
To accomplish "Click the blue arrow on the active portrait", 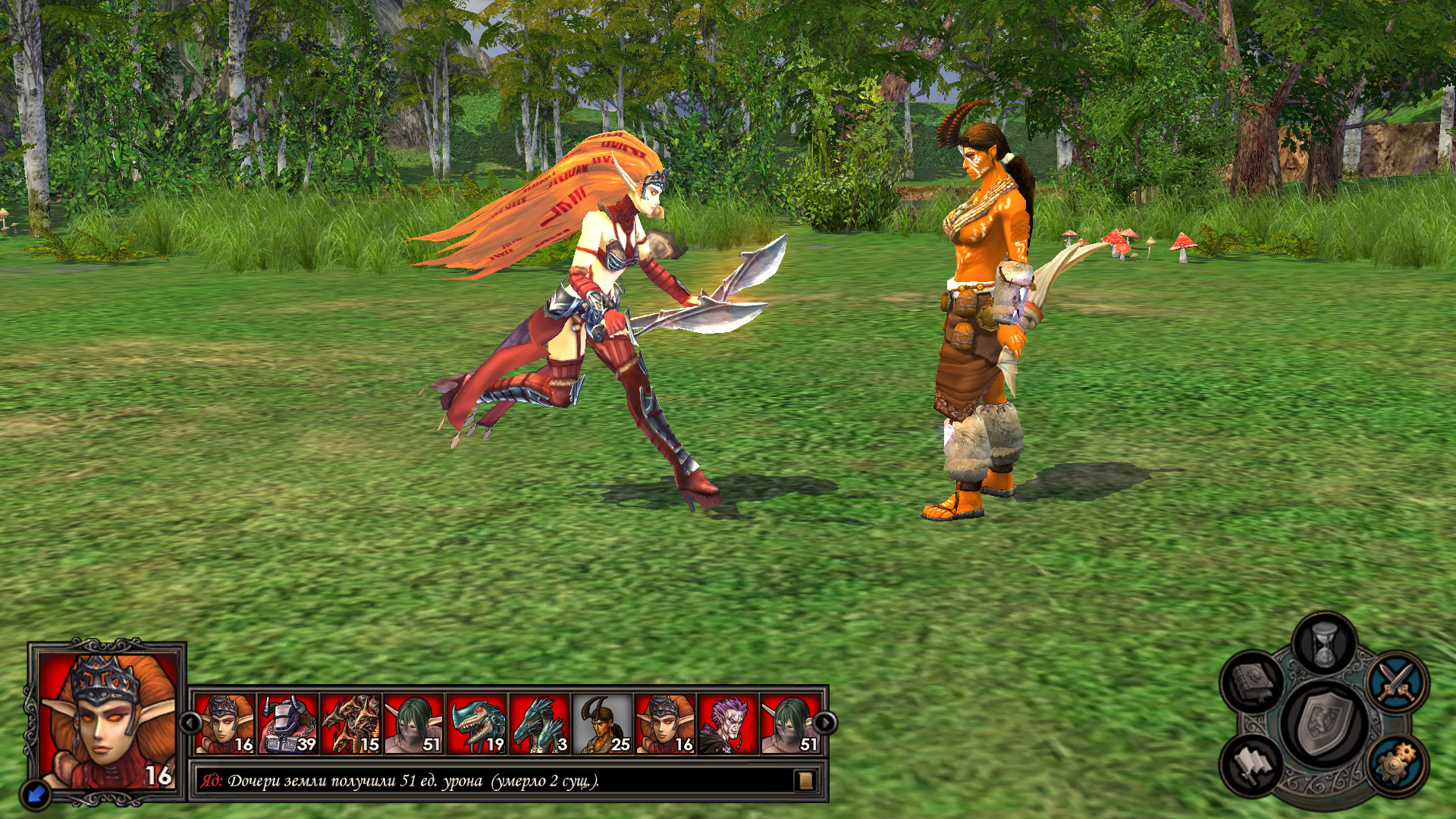I will point(35,795).
